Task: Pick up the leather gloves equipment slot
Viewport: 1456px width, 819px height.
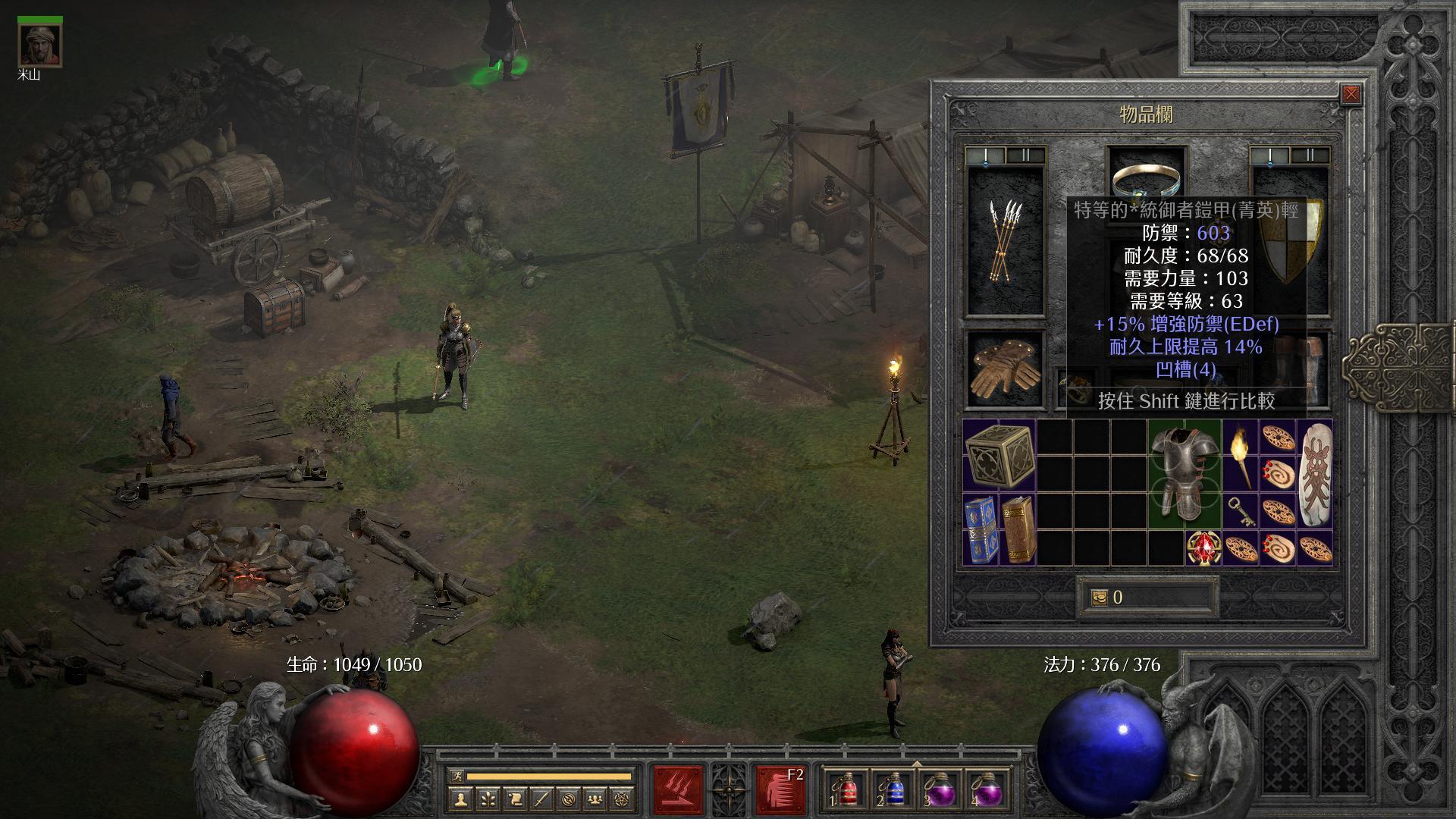Action: coord(1004,368)
